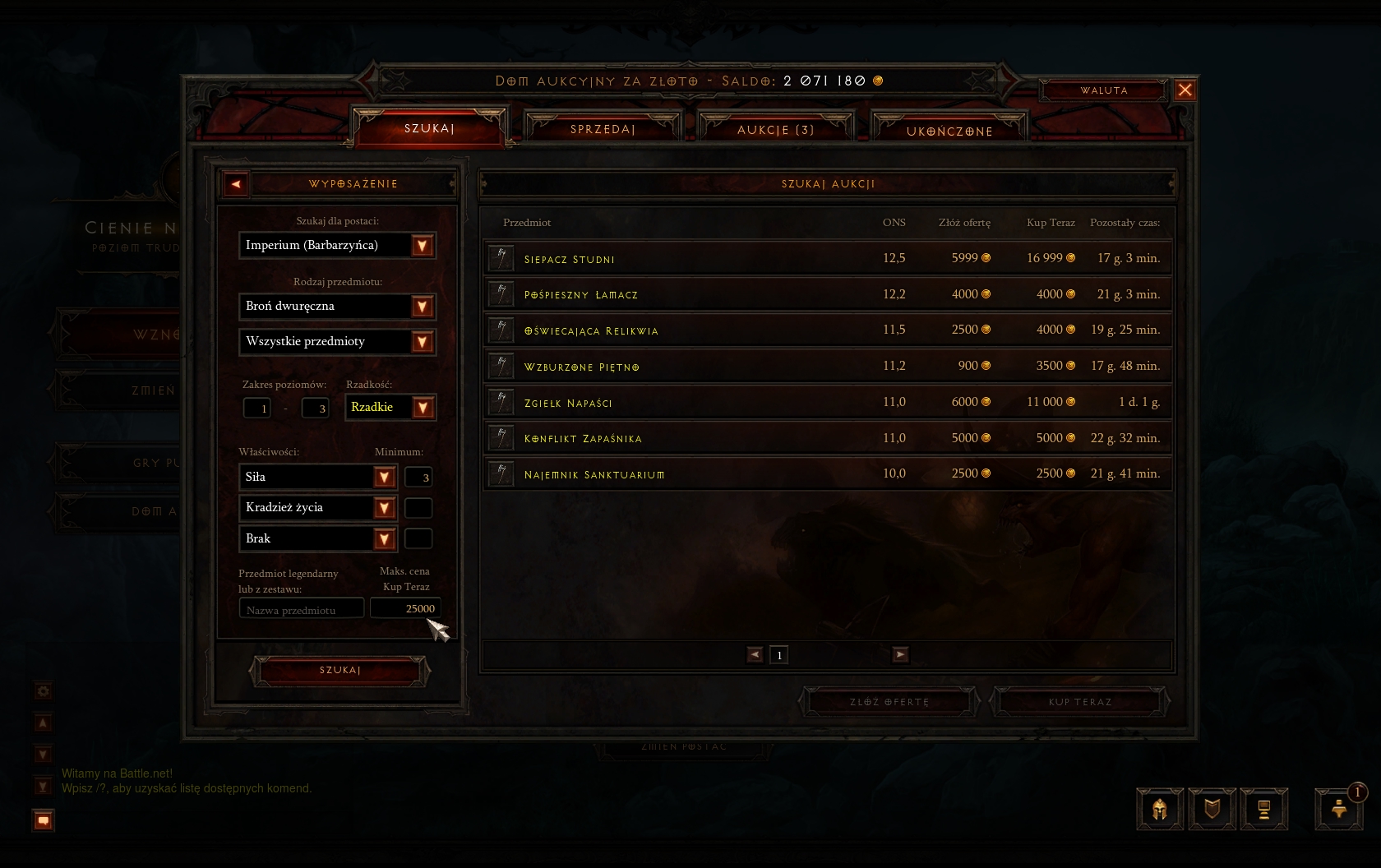Go to the next results page
Viewport: 1381px width, 868px height.
pyautogui.click(x=901, y=654)
